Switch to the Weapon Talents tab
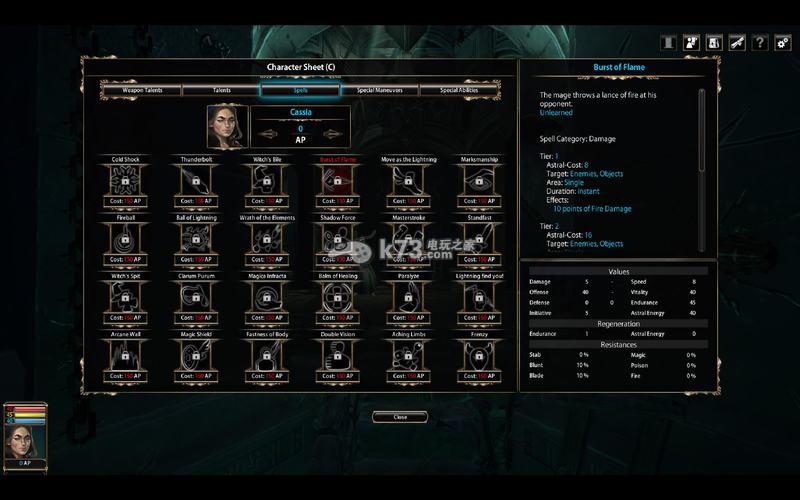Image resolution: width=800 pixels, height=500 pixels. point(141,90)
